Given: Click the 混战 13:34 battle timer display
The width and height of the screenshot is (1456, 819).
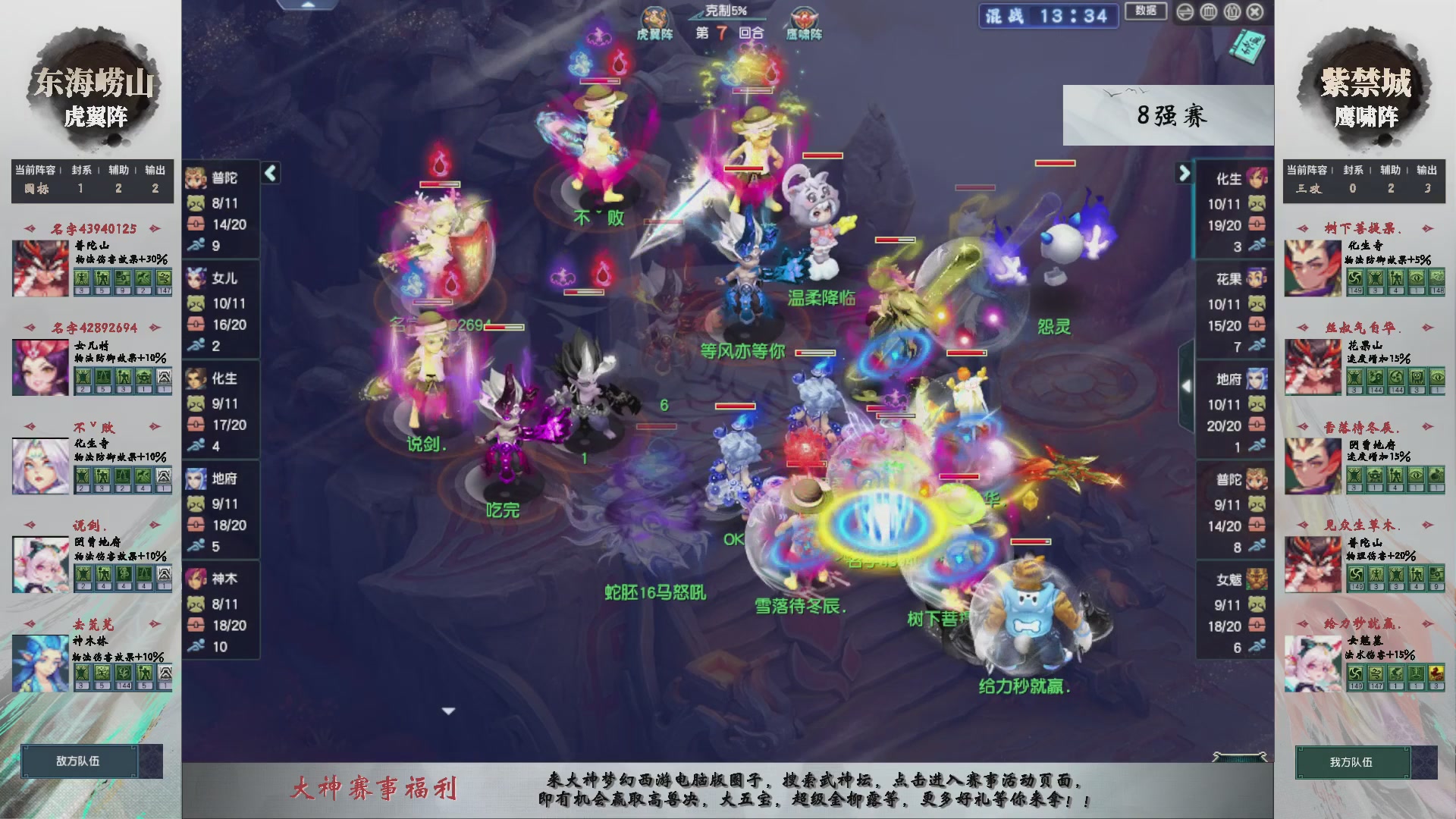Looking at the screenshot, I should [x=1048, y=17].
